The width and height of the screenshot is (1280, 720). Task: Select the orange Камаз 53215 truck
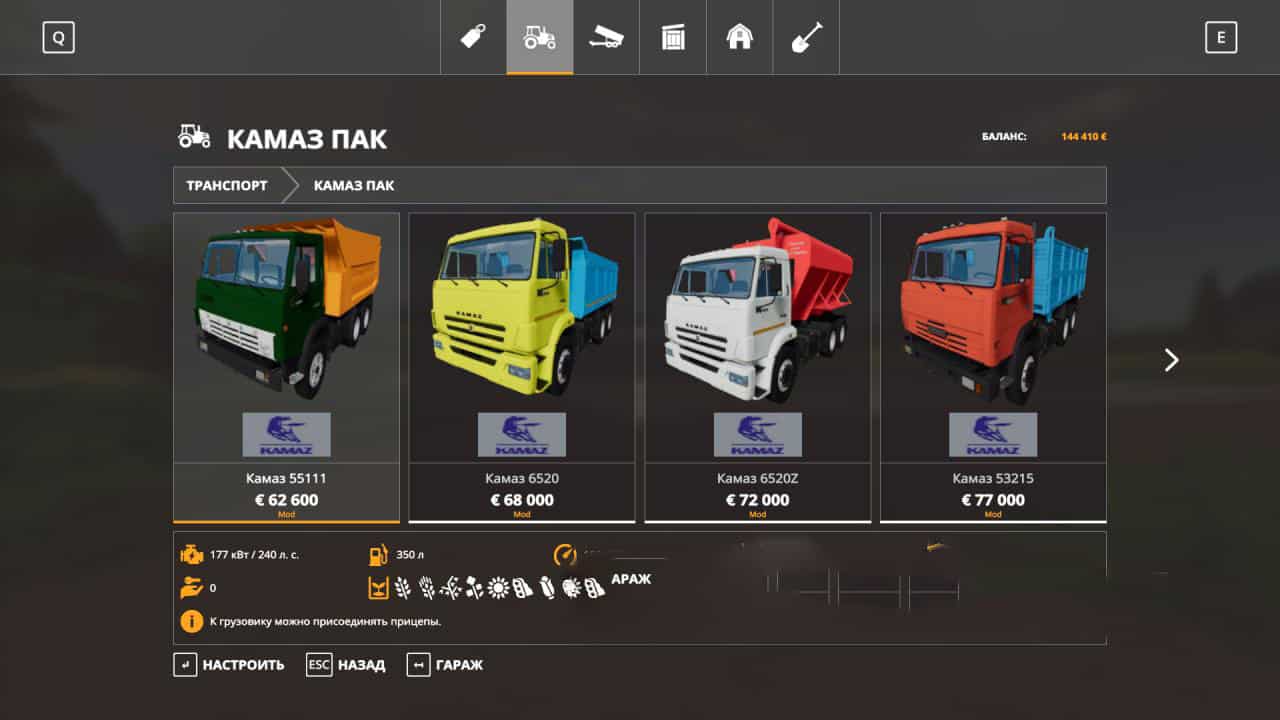(x=993, y=366)
